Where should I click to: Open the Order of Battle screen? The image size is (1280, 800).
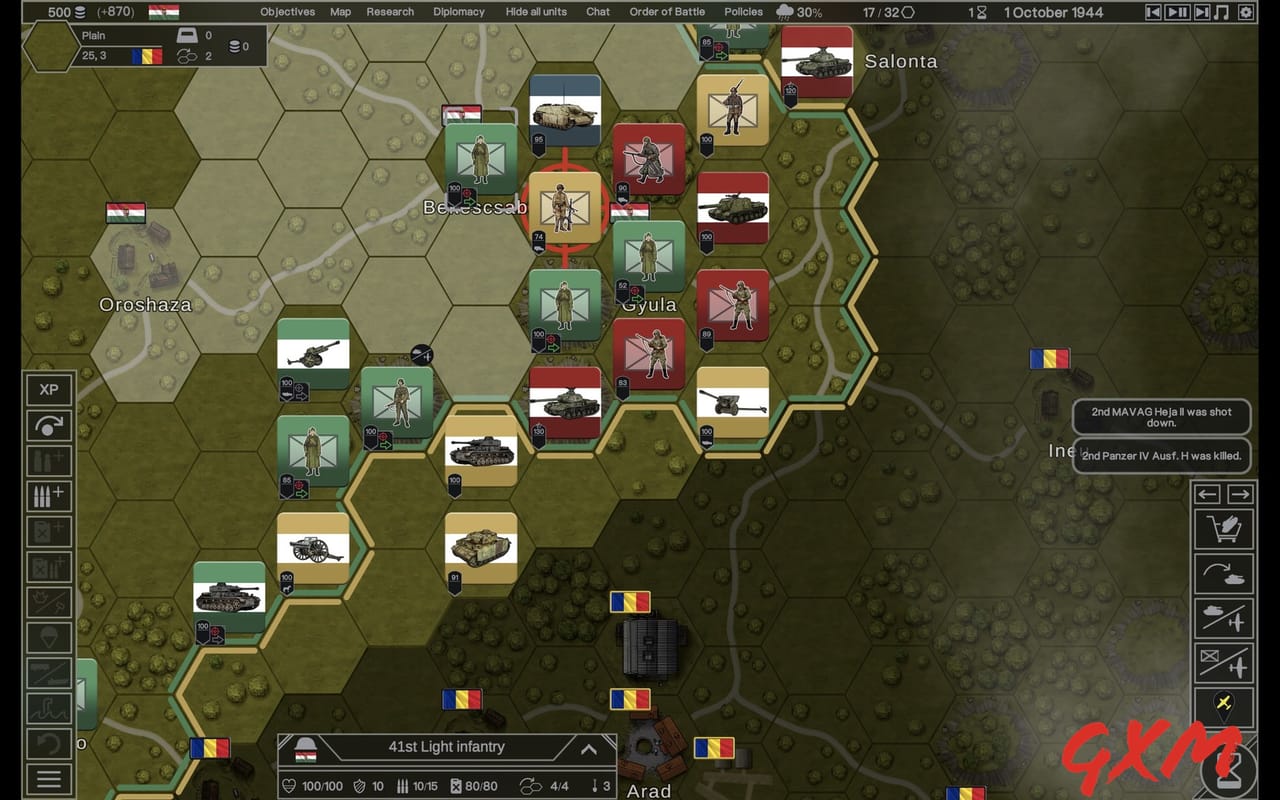(x=667, y=12)
